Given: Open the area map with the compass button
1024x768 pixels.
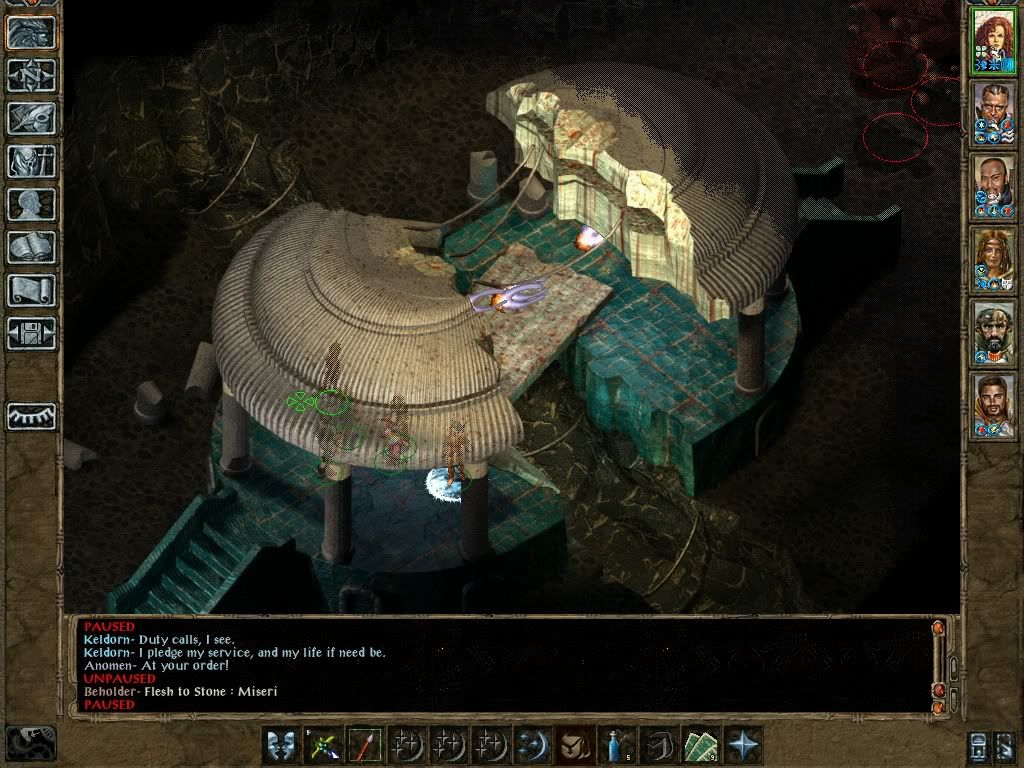Looking at the screenshot, I should point(32,75).
